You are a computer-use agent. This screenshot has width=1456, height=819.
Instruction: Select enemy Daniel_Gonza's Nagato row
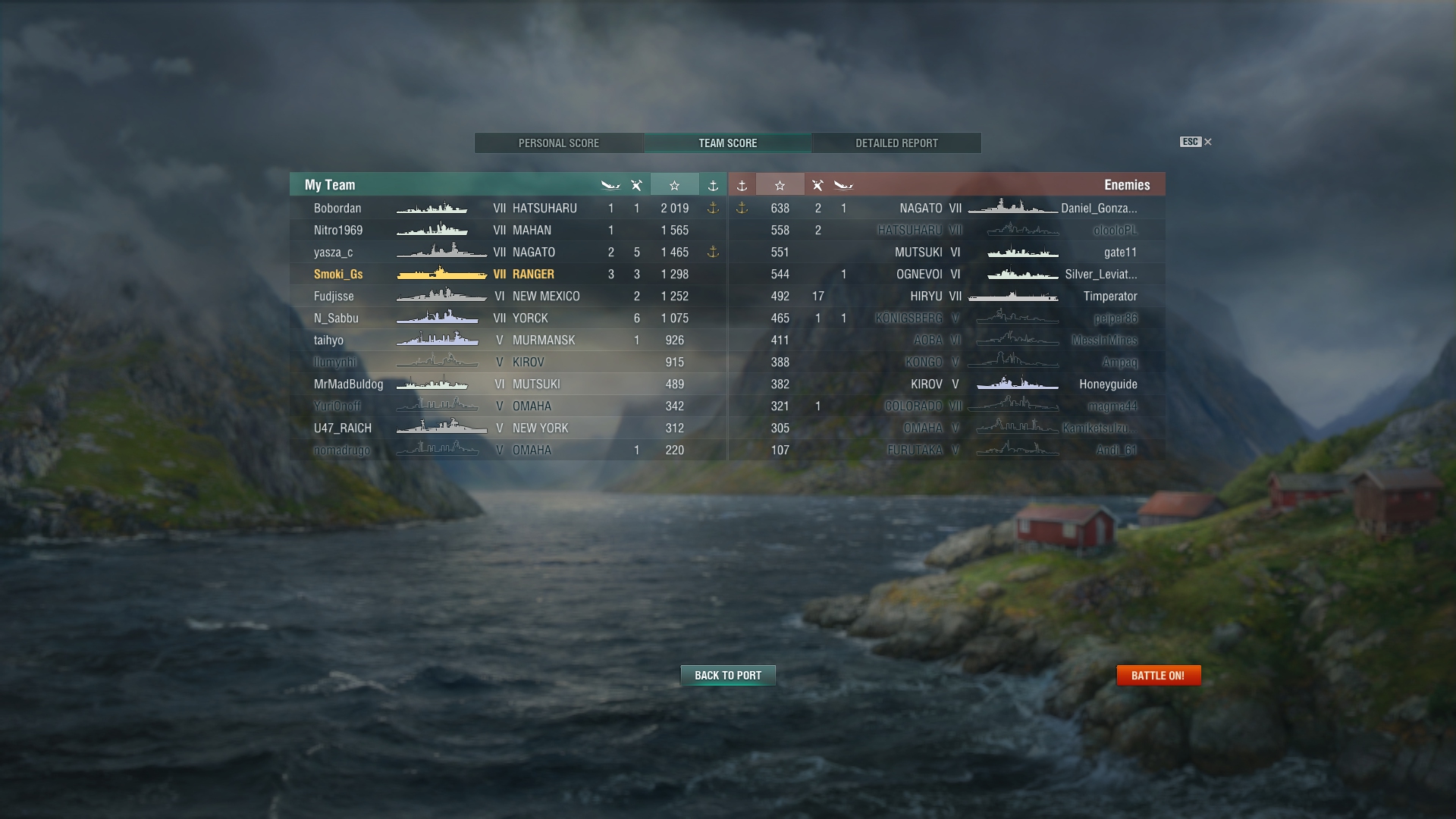pyautogui.click(x=946, y=209)
